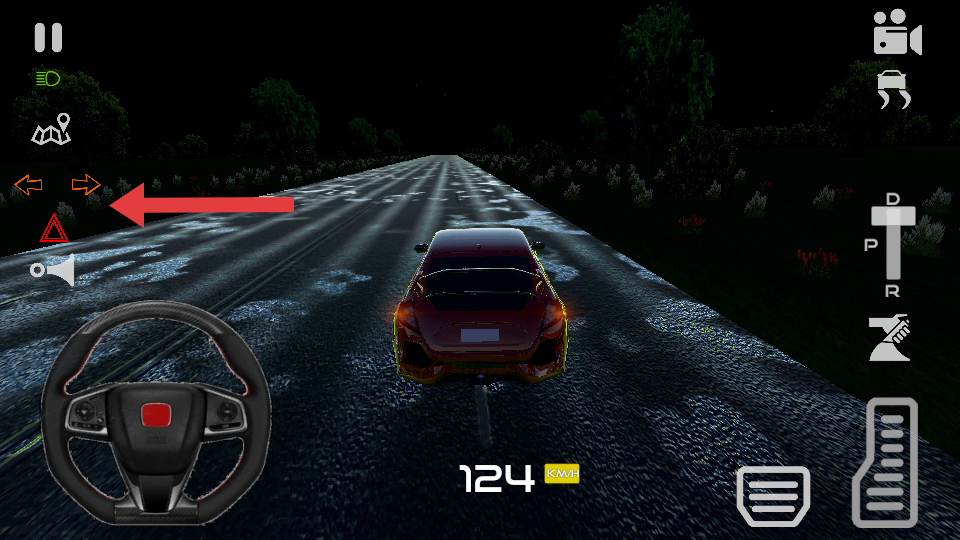Image resolution: width=960 pixels, height=540 pixels.
Task: Honk the horn icon
Action: (x=54, y=270)
